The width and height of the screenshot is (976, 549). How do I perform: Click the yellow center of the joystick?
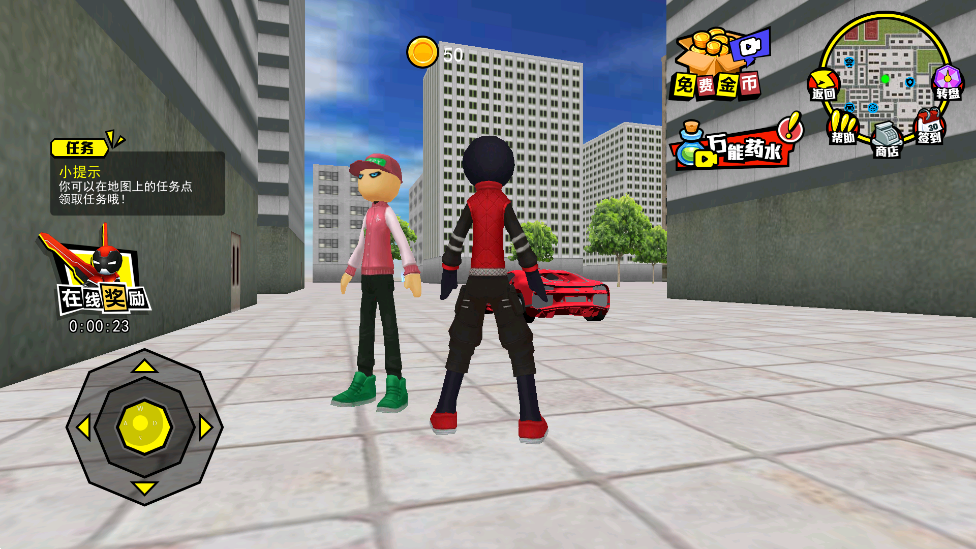click(x=145, y=427)
